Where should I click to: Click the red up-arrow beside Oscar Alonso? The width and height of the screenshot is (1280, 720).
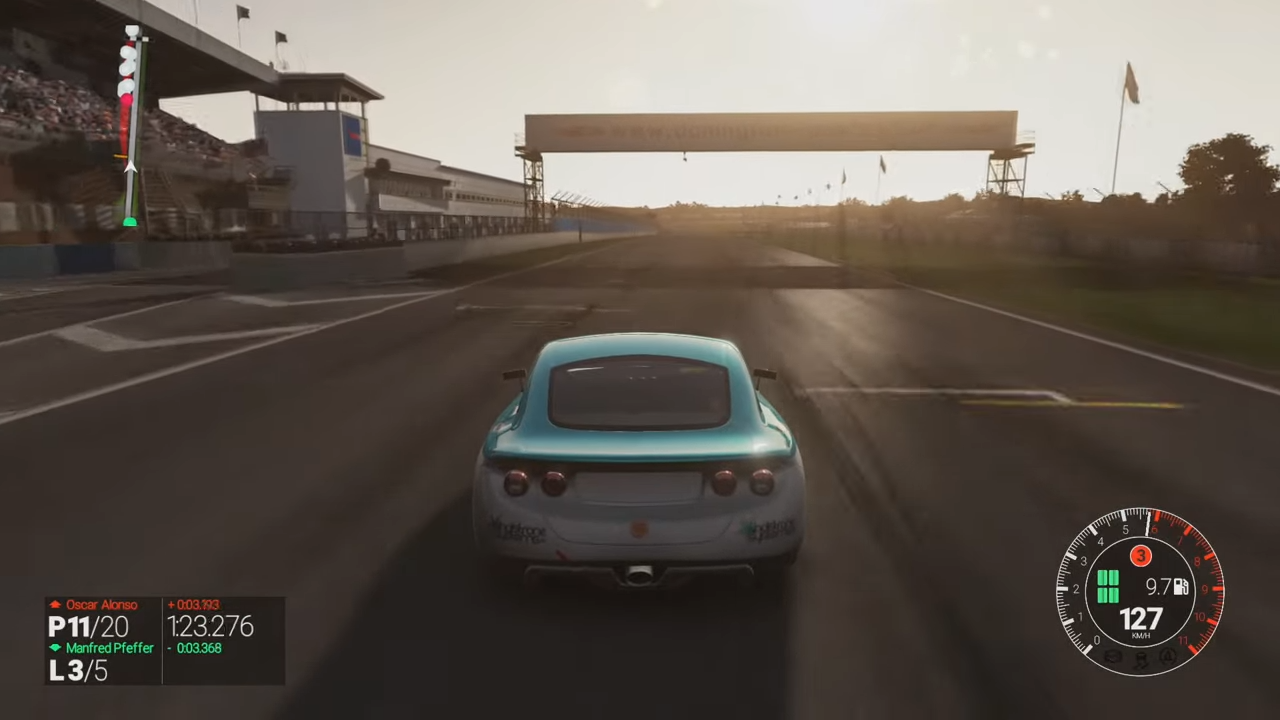[56, 604]
